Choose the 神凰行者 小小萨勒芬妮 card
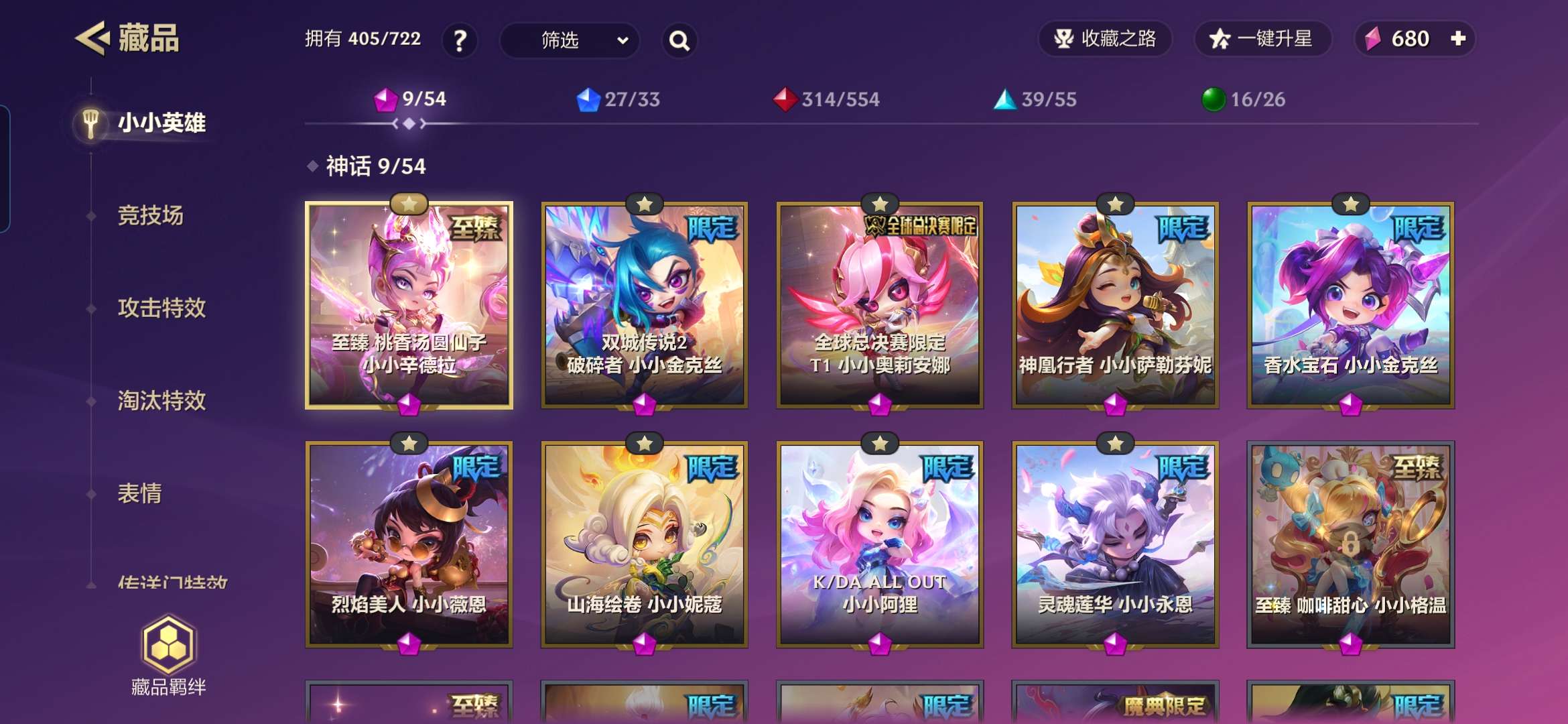 [1115, 305]
